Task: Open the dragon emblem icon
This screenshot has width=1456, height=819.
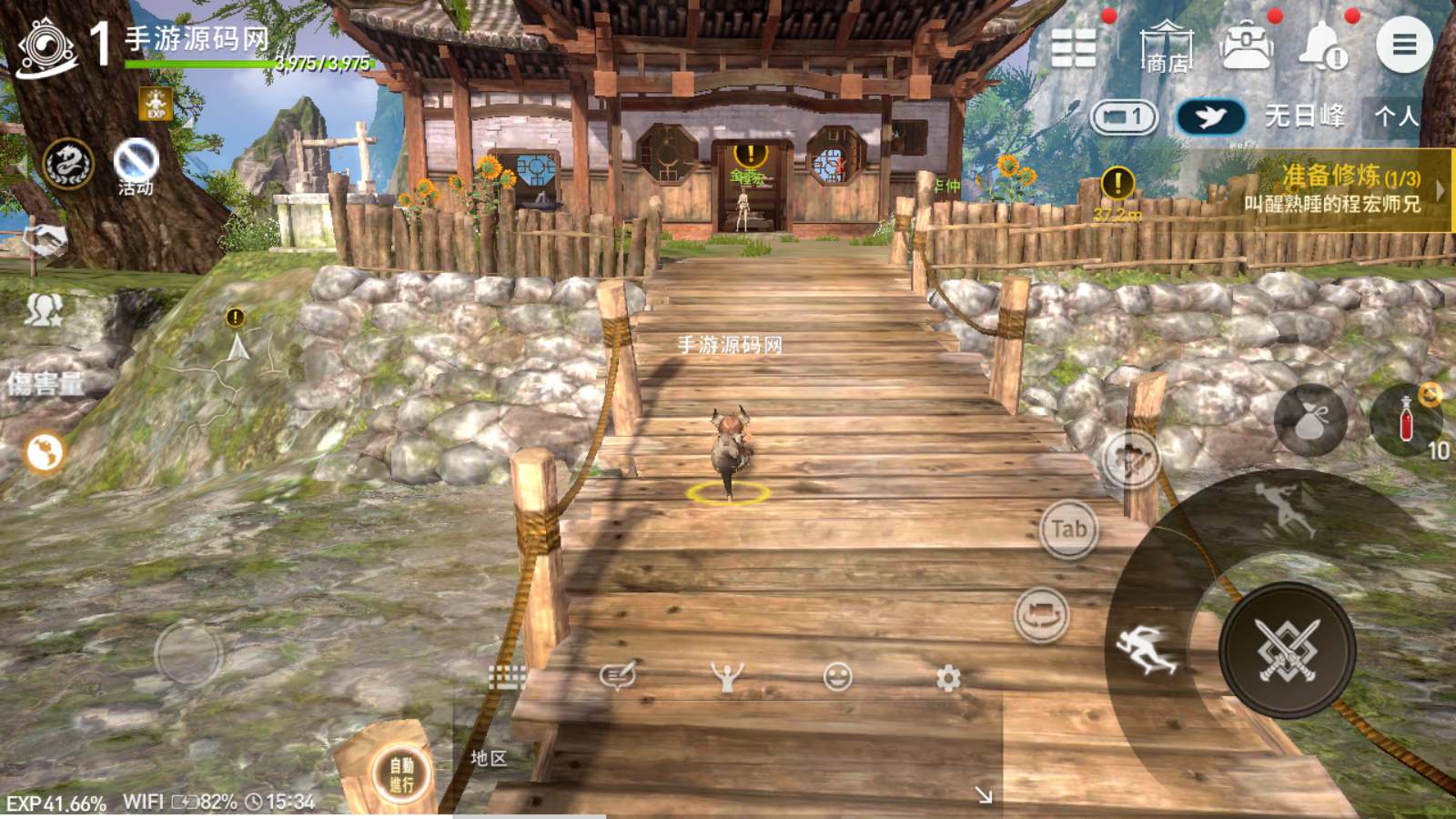Action: tap(68, 165)
